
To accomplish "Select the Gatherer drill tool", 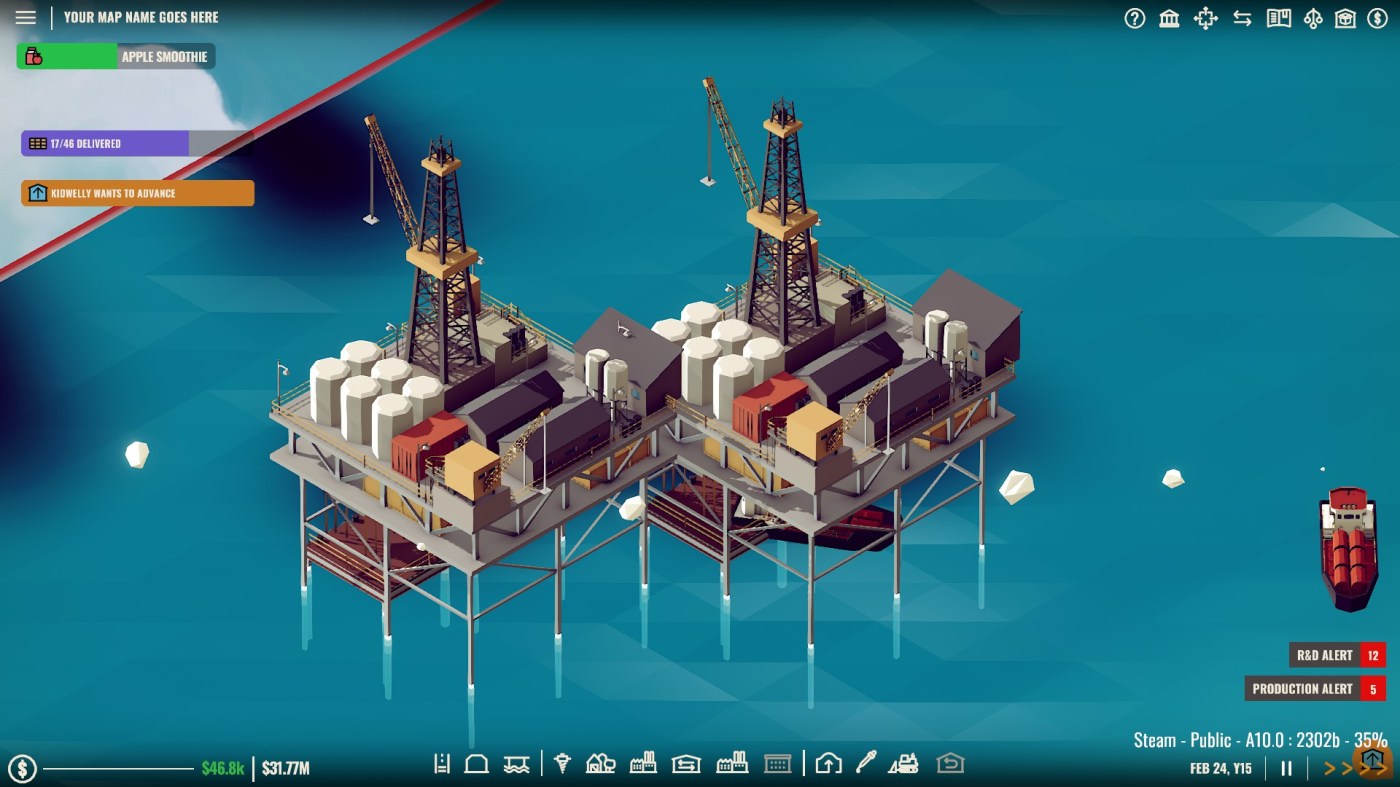I will pyautogui.click(x=563, y=763).
